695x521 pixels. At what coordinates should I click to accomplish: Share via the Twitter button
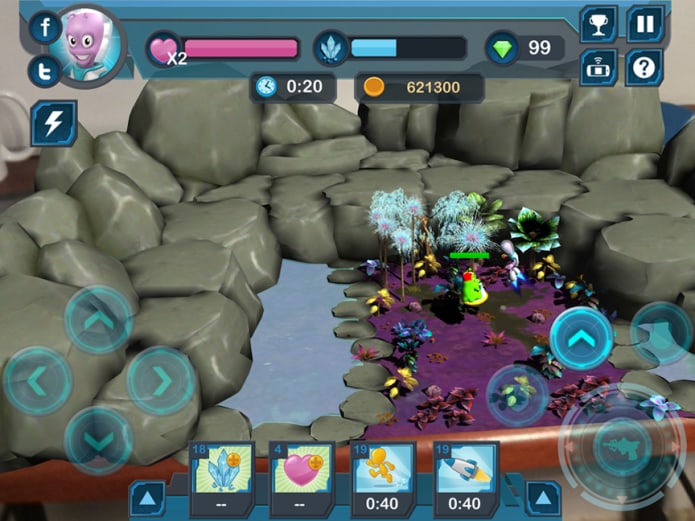[45, 71]
